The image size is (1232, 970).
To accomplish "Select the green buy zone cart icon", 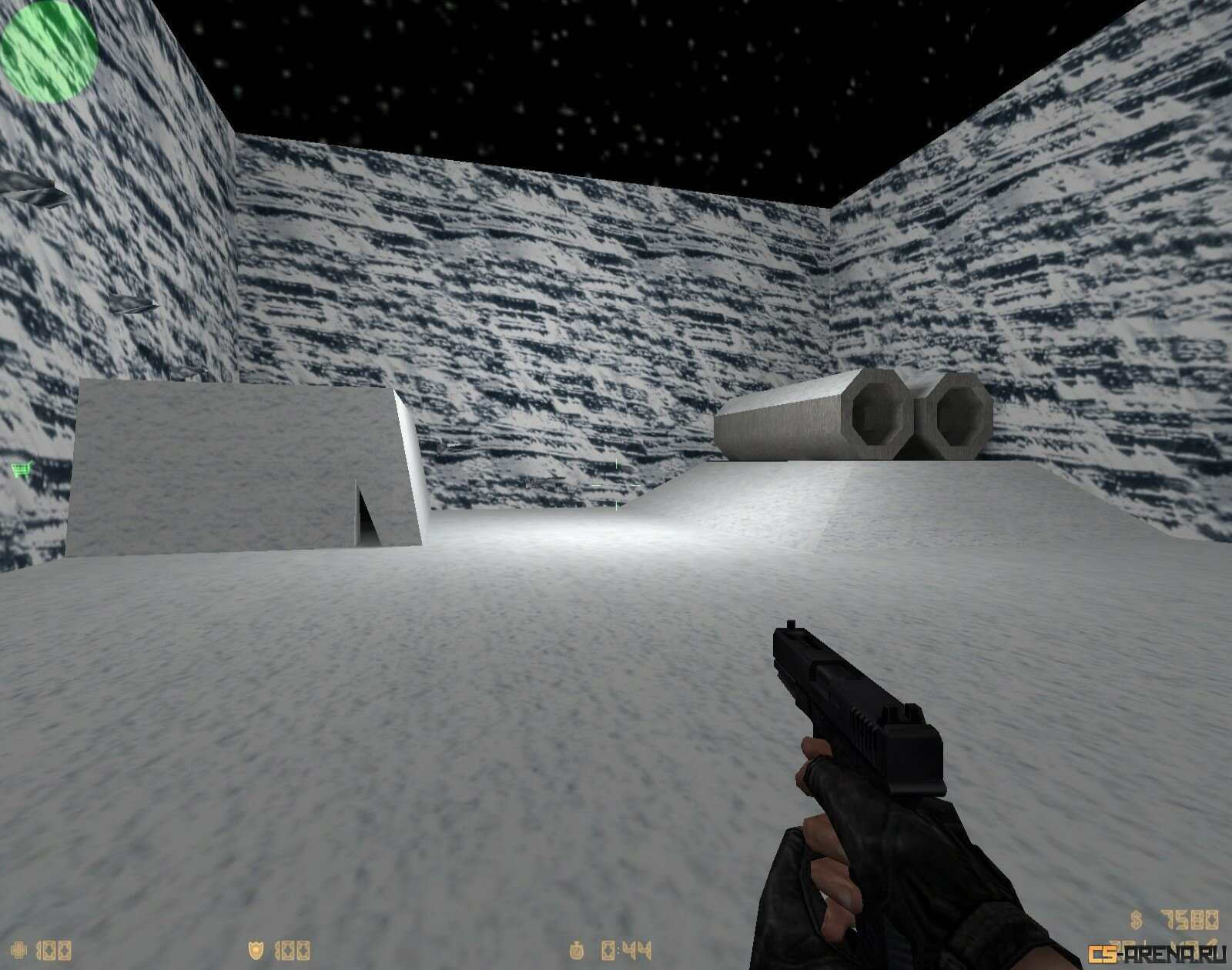I will tap(21, 469).
